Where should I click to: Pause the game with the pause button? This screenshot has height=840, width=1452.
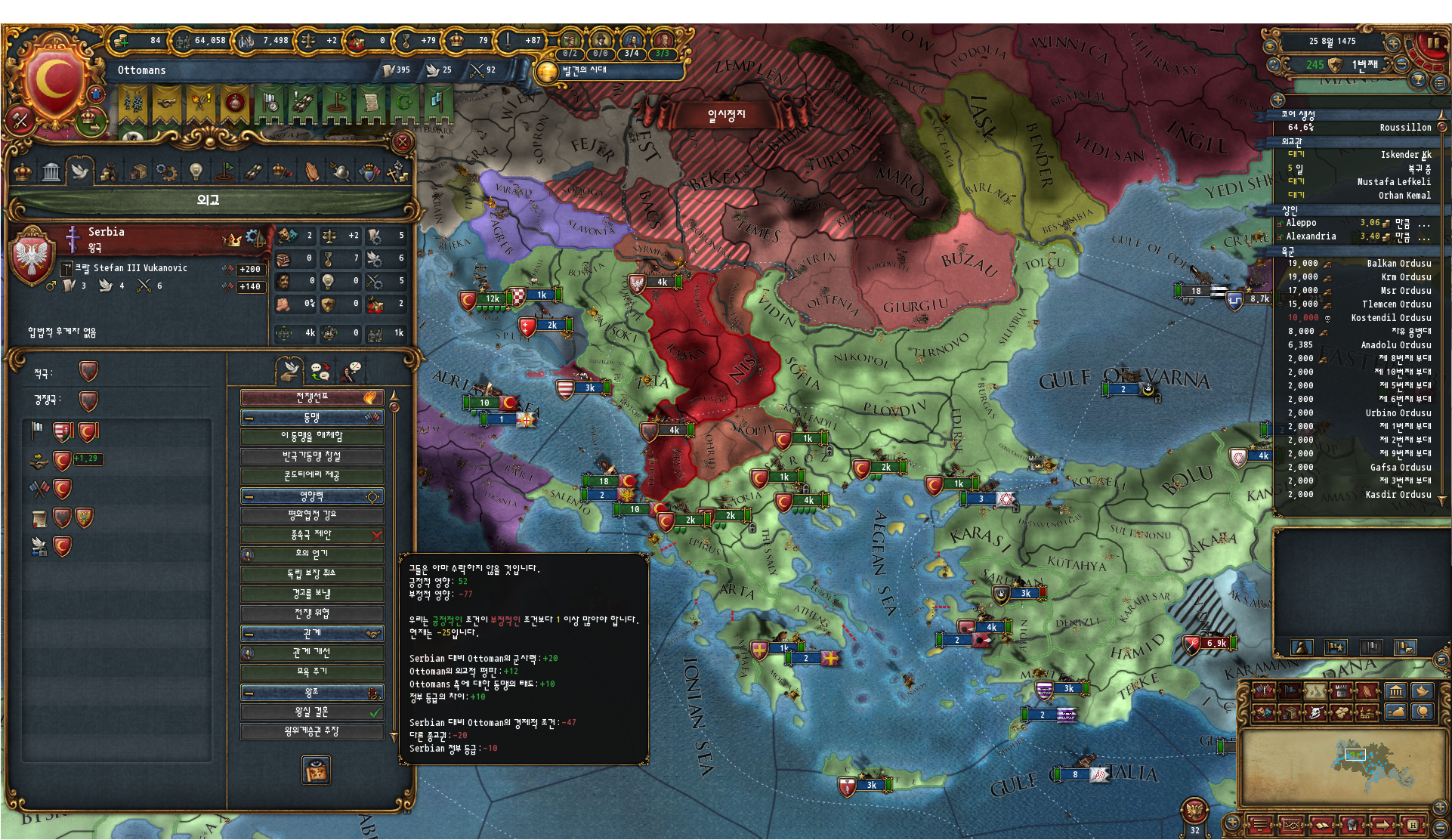tap(1432, 42)
